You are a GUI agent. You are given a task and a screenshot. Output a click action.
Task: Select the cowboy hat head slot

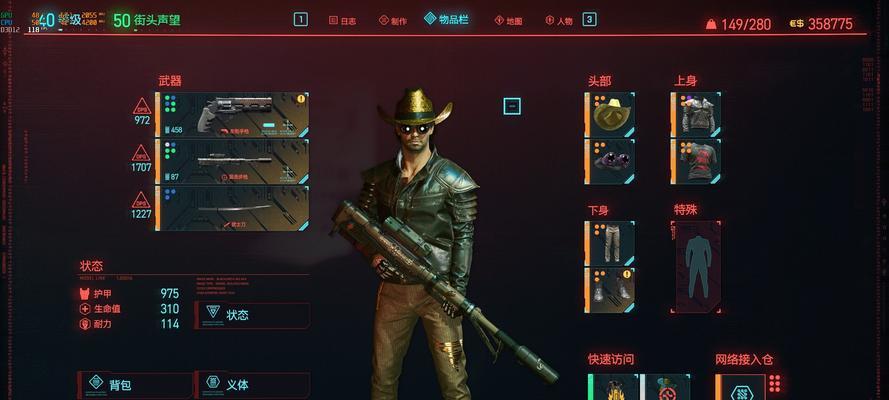click(610, 114)
